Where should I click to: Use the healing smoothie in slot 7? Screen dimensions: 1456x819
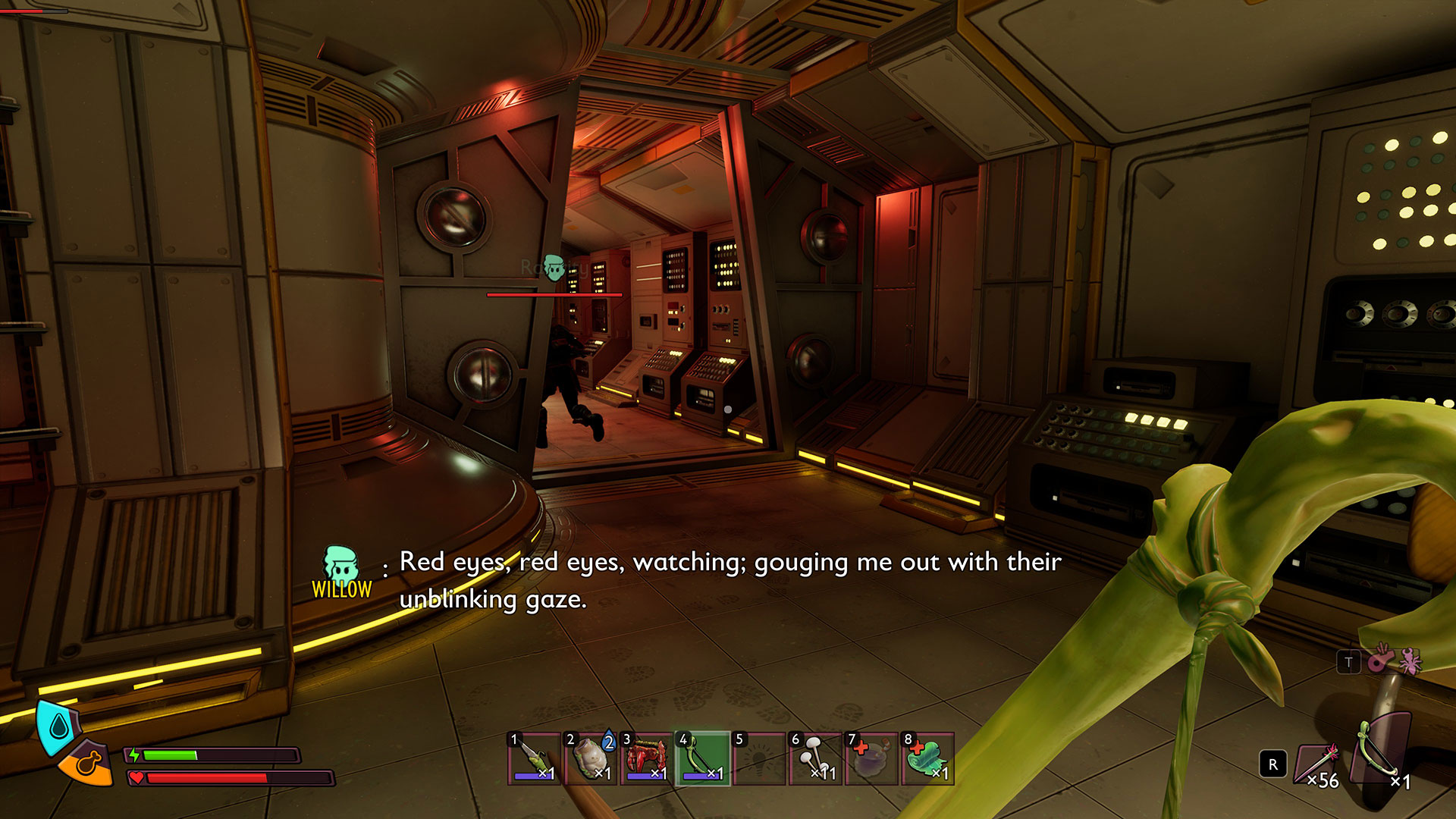pos(871,758)
